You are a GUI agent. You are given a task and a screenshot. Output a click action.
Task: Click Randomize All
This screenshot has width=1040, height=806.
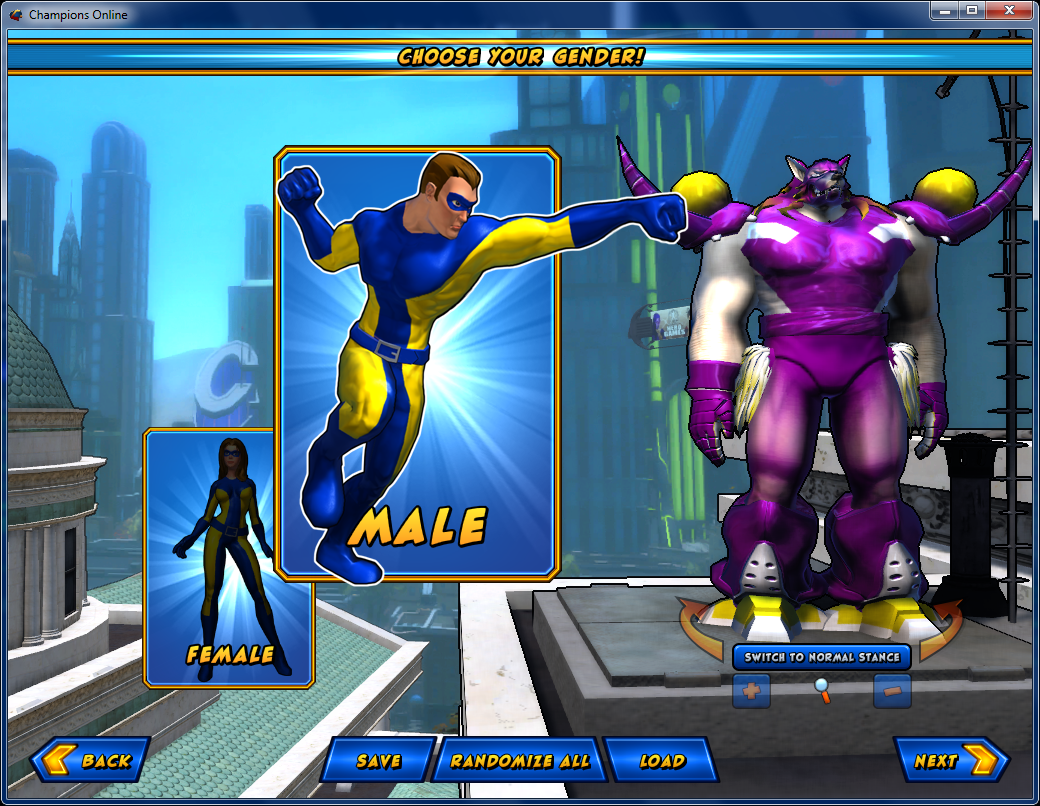click(x=519, y=761)
